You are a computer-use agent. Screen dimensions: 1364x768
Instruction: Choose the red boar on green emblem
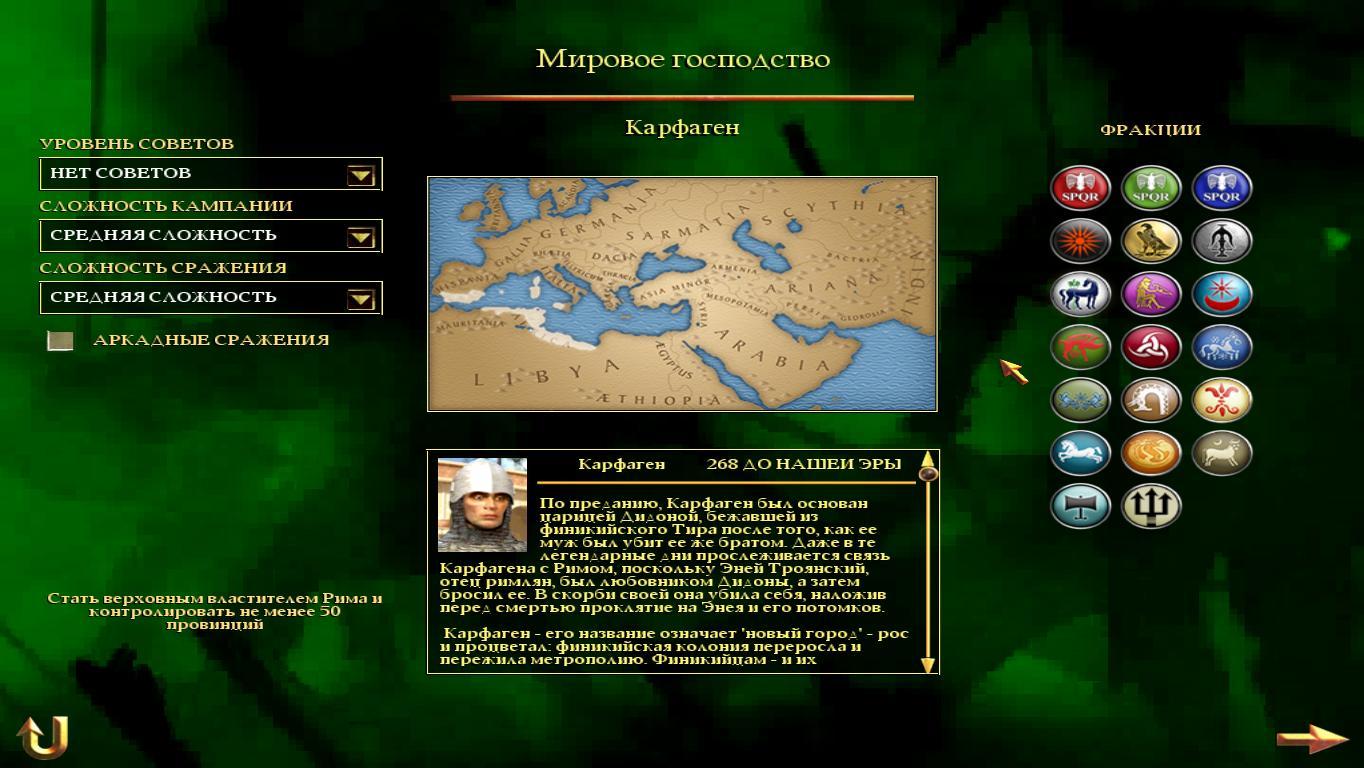coord(1080,347)
